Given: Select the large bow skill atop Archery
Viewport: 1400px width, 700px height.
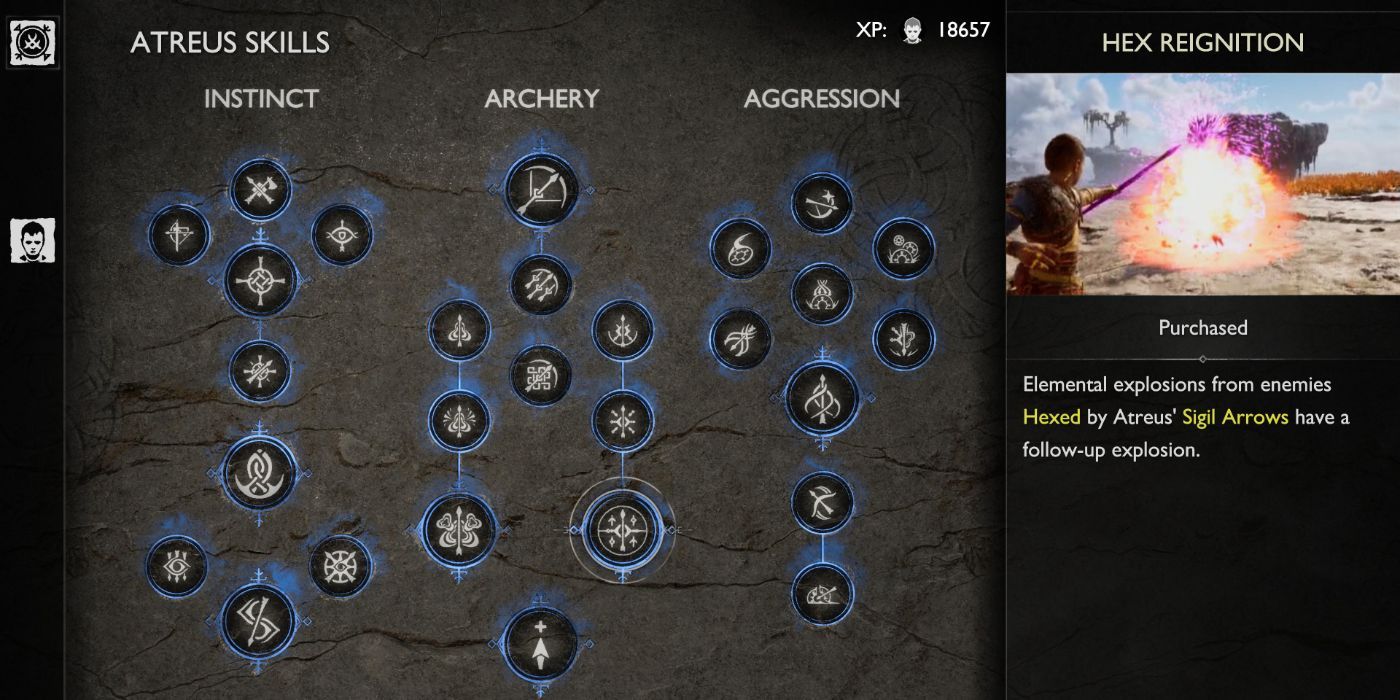Looking at the screenshot, I should [540, 190].
